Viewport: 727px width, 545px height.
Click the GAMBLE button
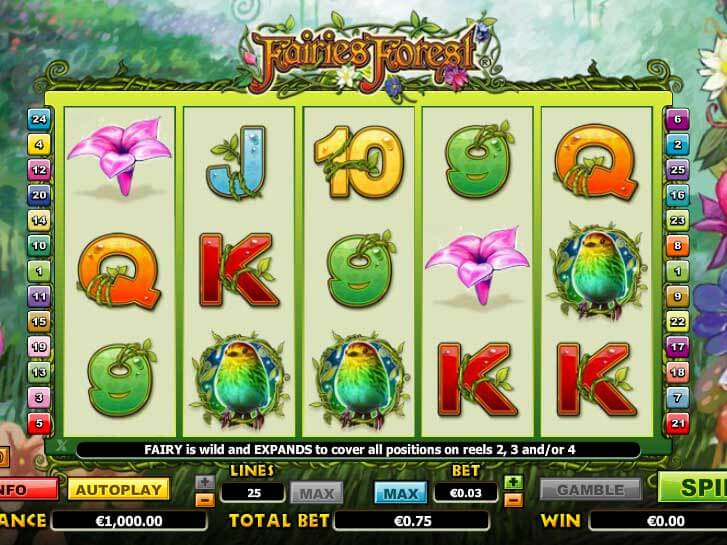pos(590,490)
